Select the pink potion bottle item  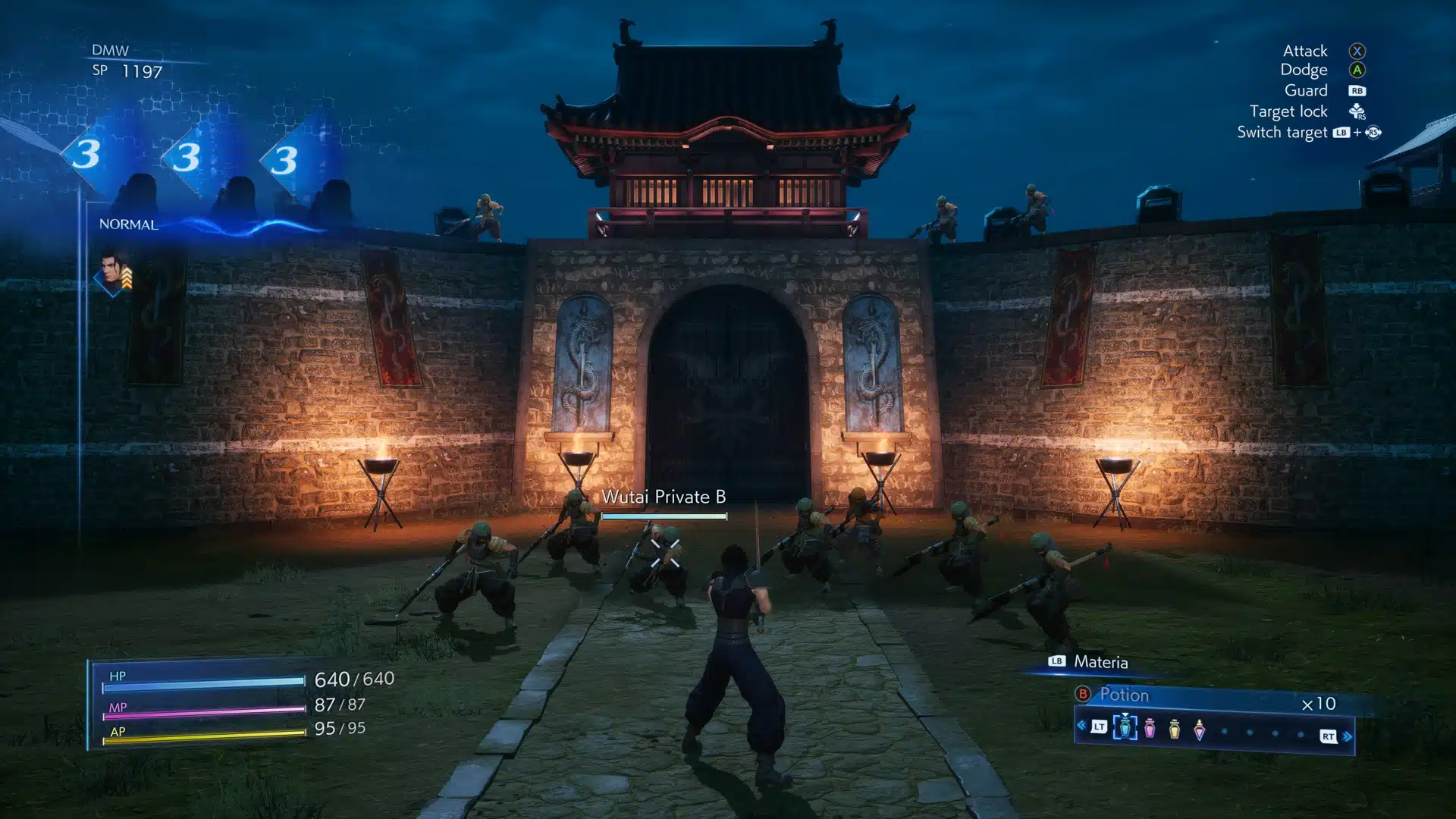pos(1150,729)
